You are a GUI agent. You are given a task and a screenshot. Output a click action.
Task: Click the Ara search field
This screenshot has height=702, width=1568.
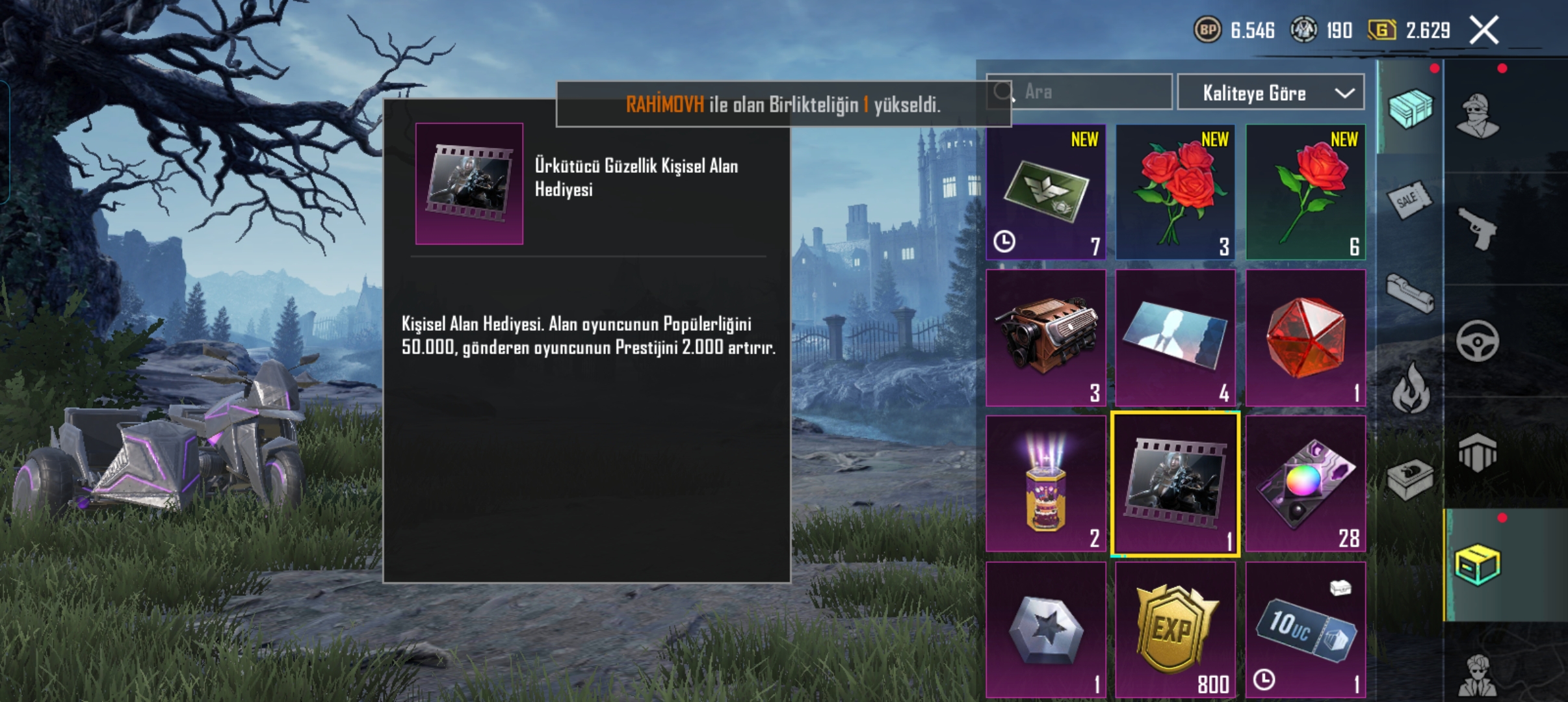tap(1092, 92)
